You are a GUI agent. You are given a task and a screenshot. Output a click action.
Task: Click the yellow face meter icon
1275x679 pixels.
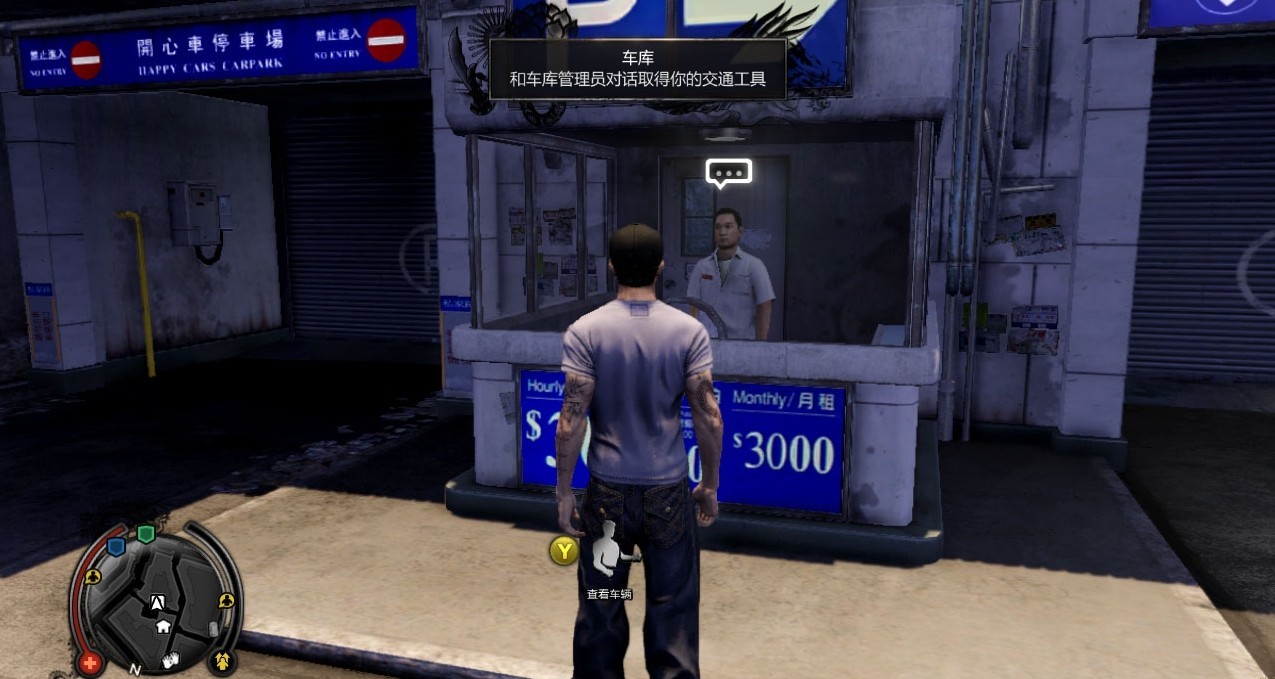[222, 661]
